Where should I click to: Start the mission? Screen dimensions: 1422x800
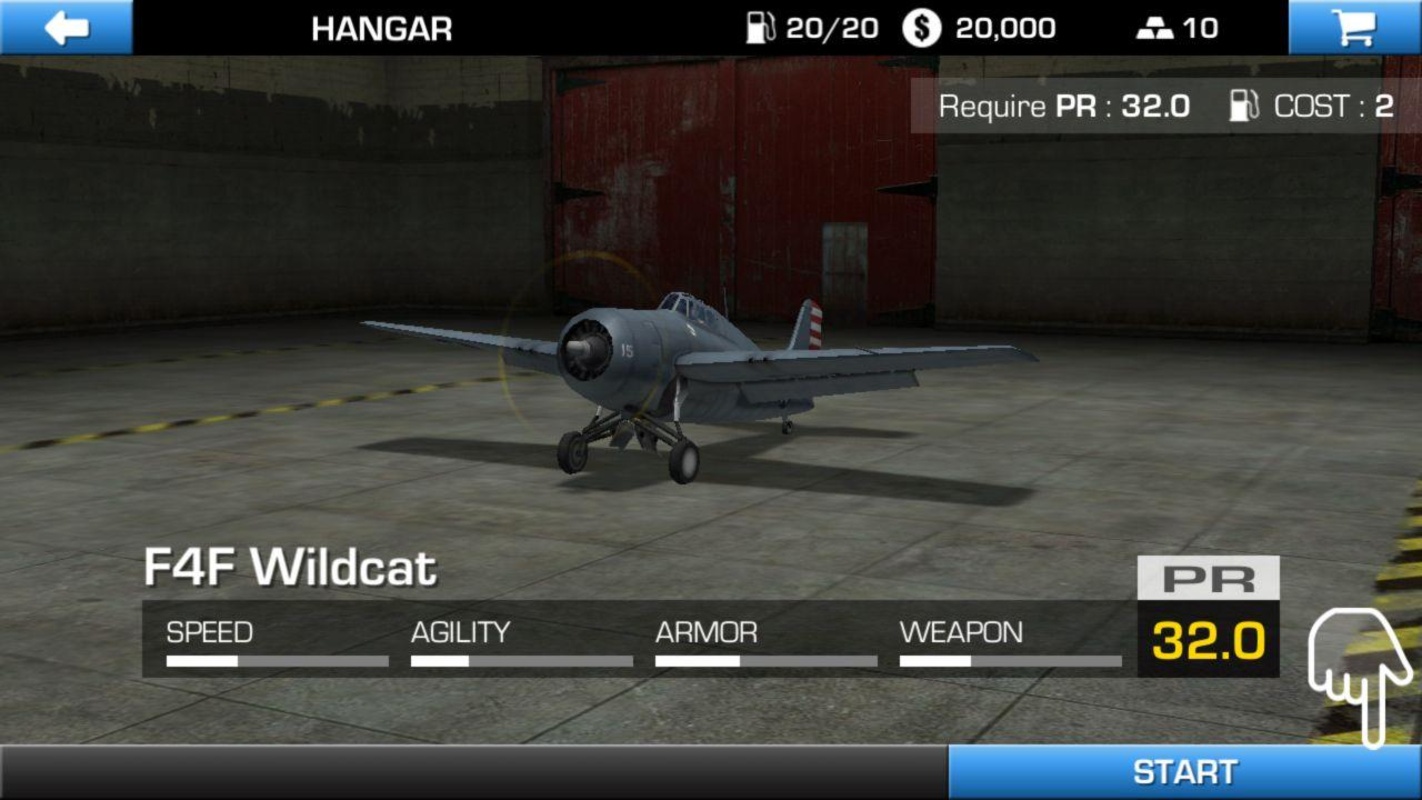[x=1184, y=772]
